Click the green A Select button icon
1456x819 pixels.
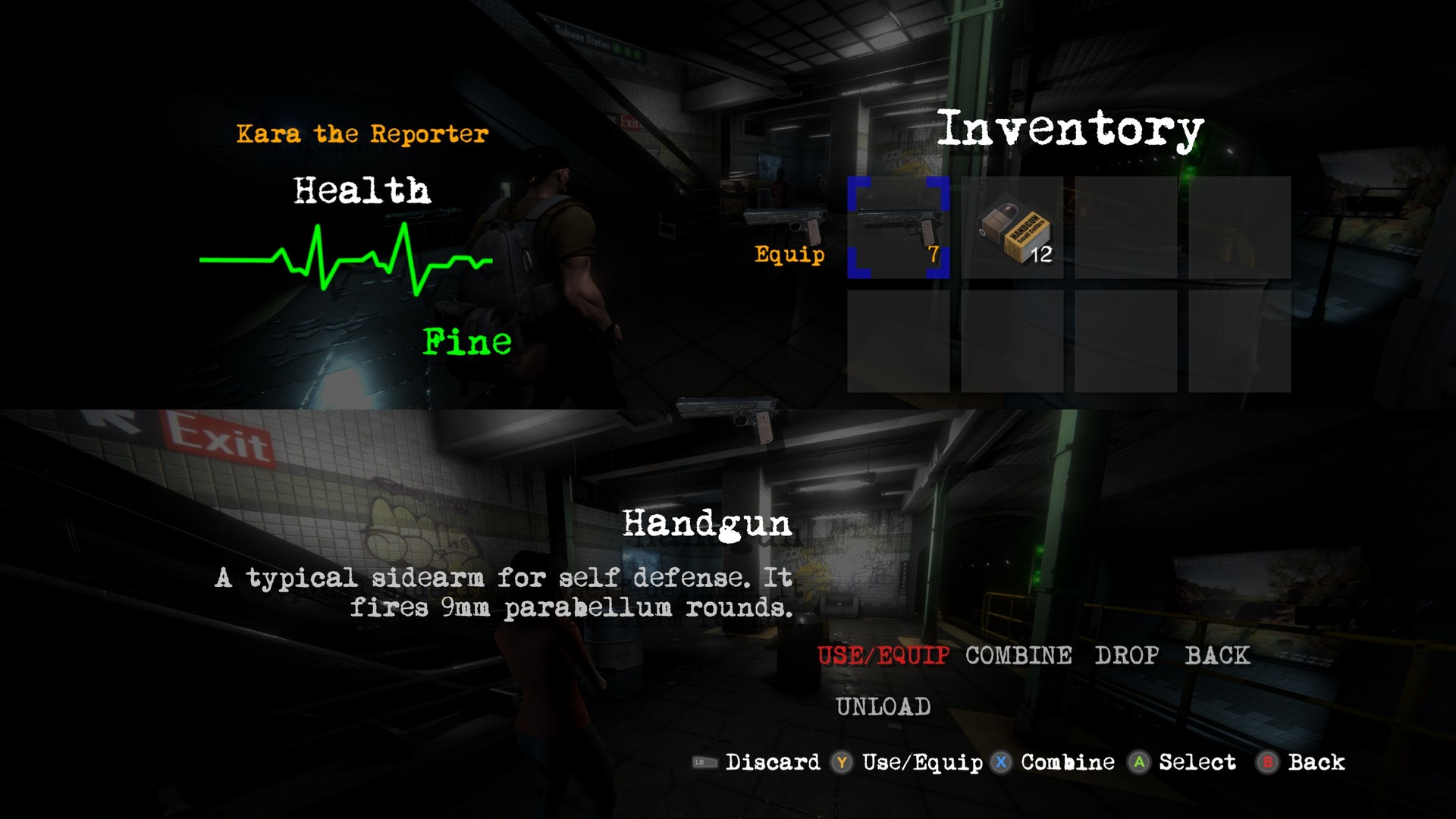pyautogui.click(x=1140, y=763)
